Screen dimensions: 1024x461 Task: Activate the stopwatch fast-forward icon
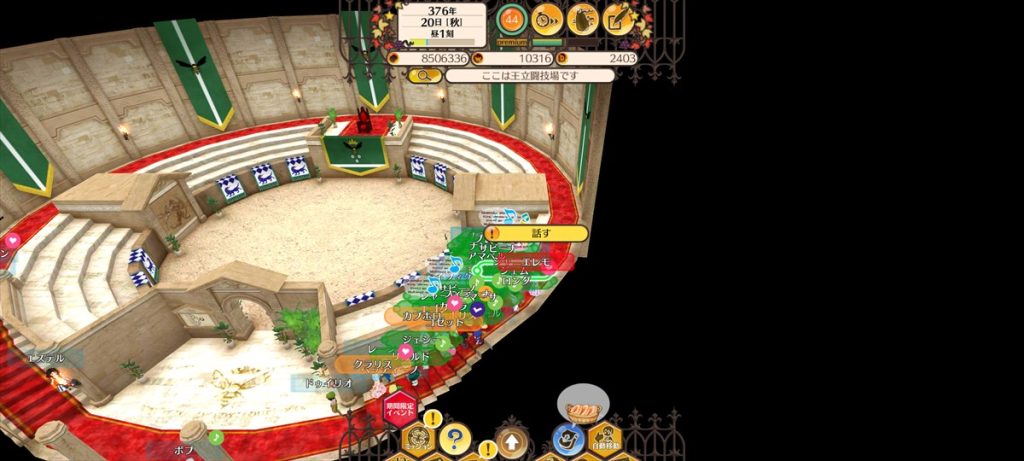[x=547, y=18]
